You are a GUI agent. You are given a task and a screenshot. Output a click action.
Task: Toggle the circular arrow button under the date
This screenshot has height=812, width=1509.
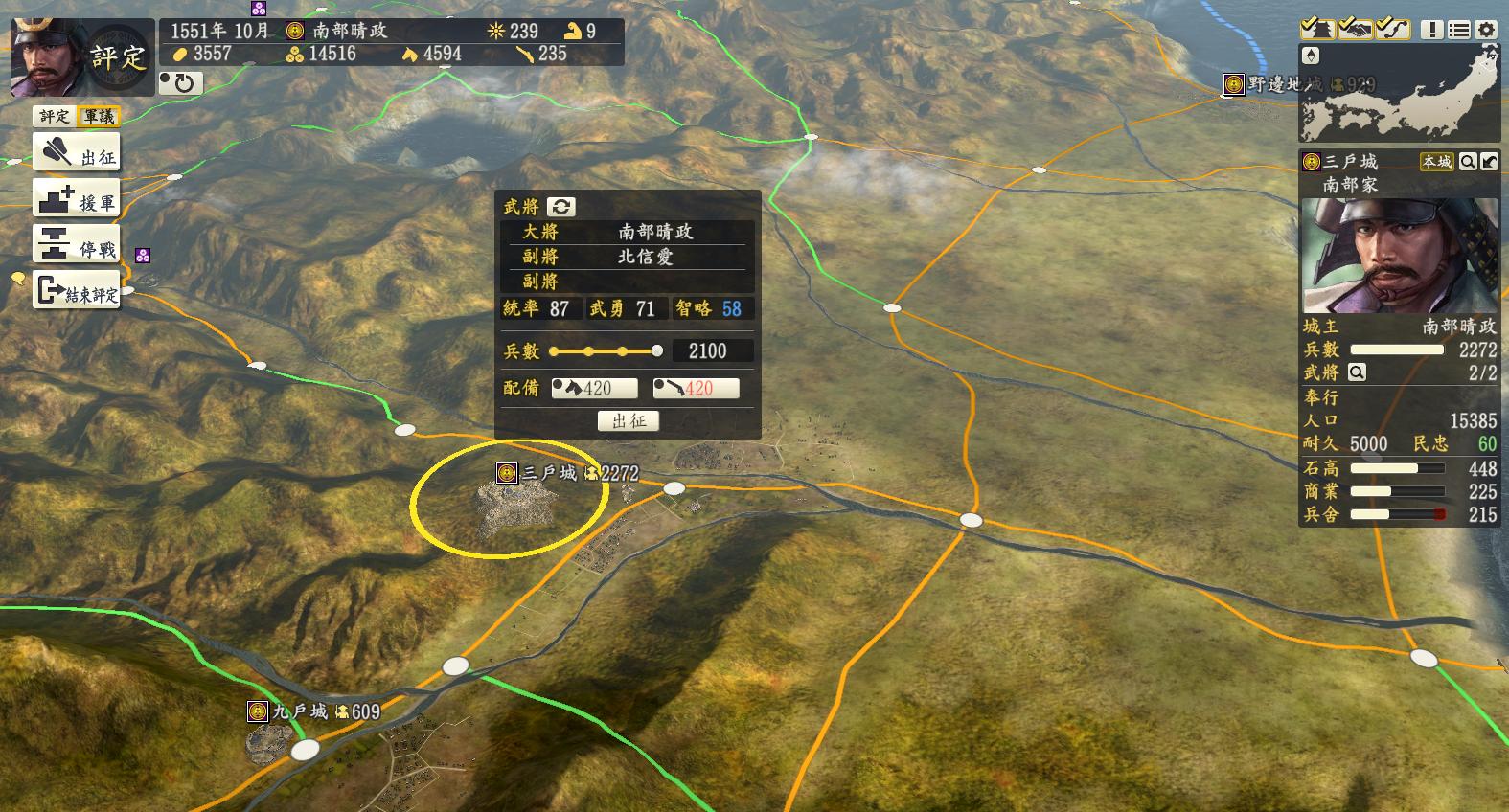(178, 83)
